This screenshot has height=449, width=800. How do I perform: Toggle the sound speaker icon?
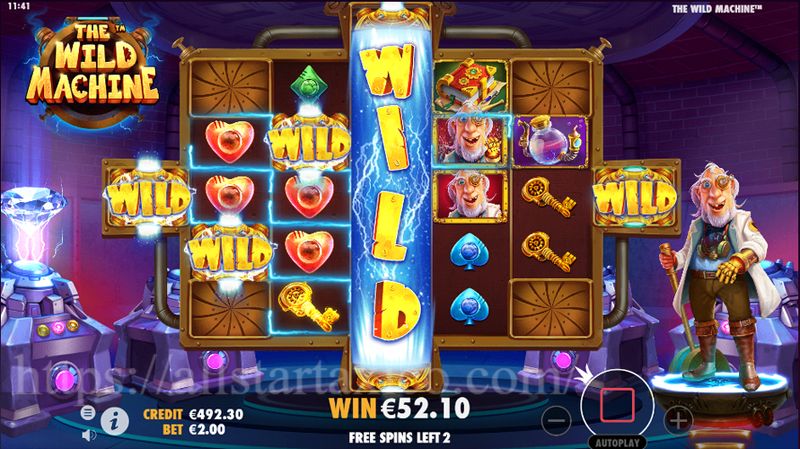[x=88, y=434]
